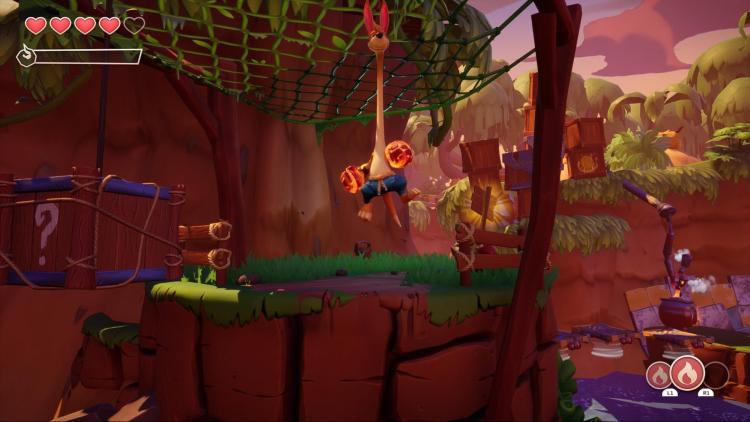
Task: Click the empty dark charge slot
Action: pos(716,375)
